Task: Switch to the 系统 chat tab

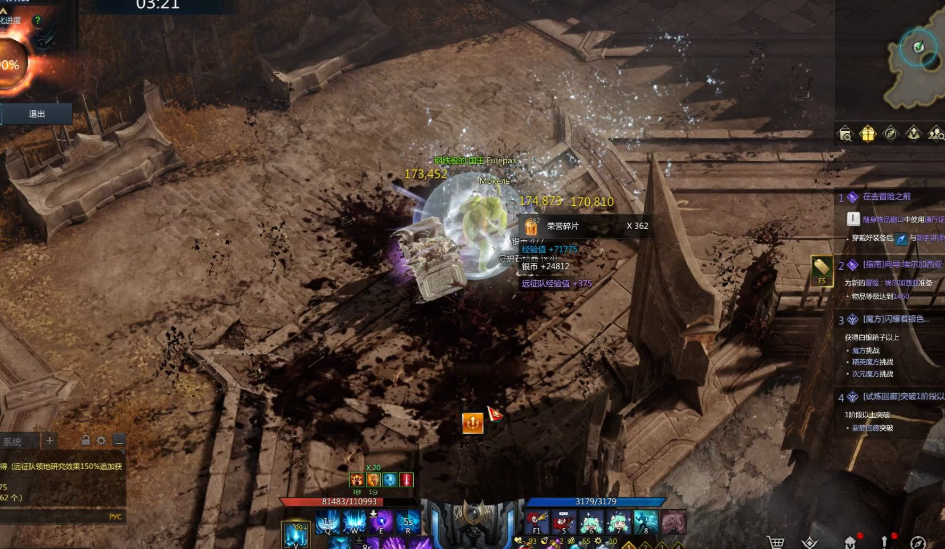Action: 14,441
